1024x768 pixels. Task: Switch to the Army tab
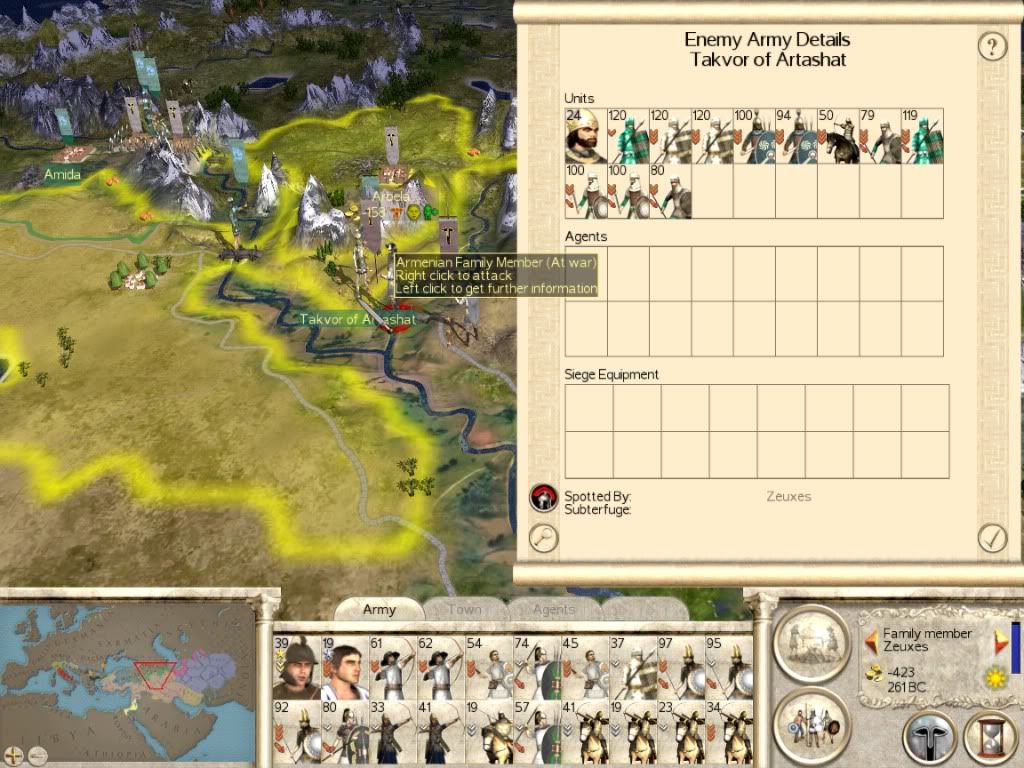379,609
